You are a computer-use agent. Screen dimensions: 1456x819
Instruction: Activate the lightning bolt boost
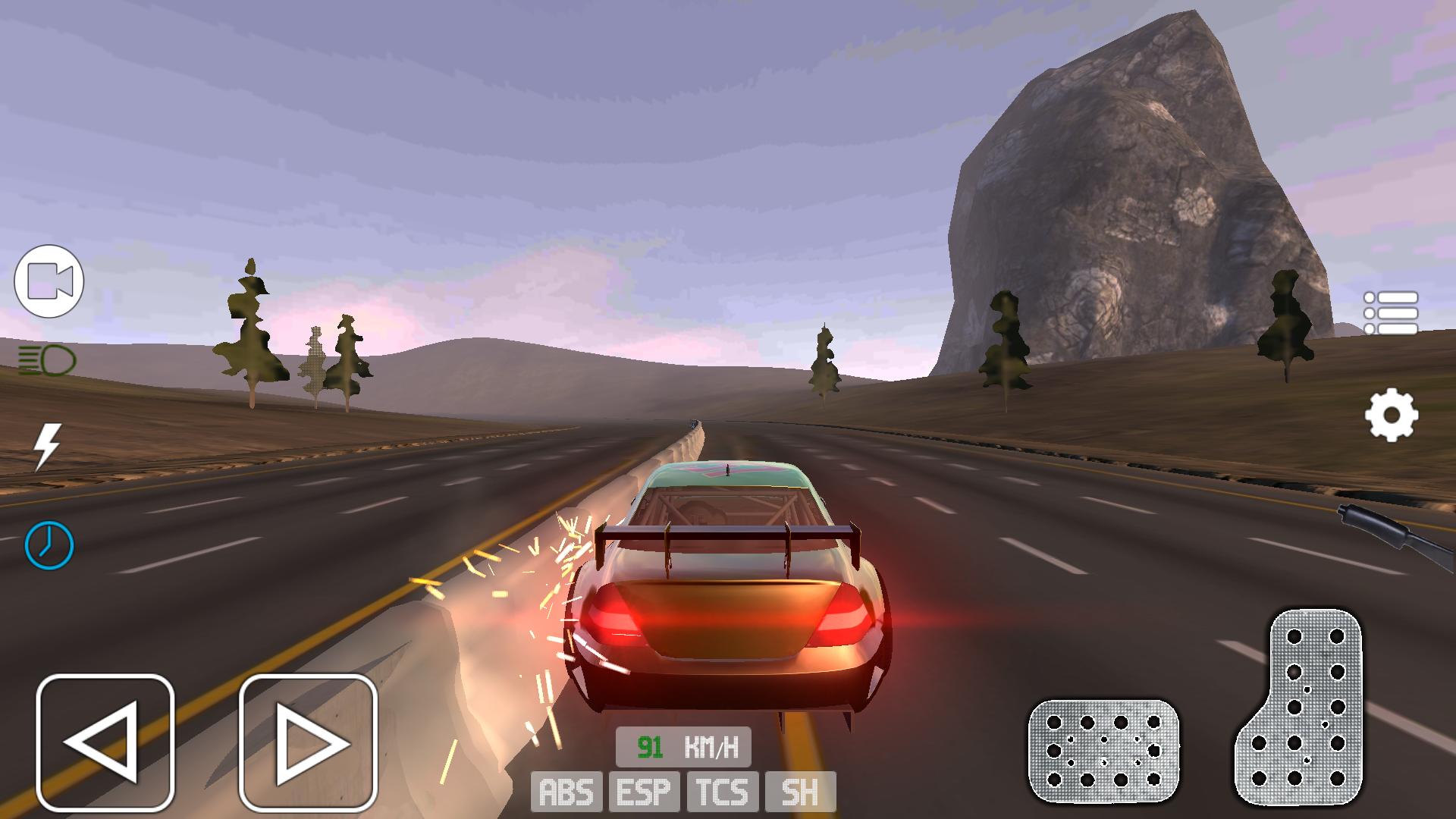(48, 447)
